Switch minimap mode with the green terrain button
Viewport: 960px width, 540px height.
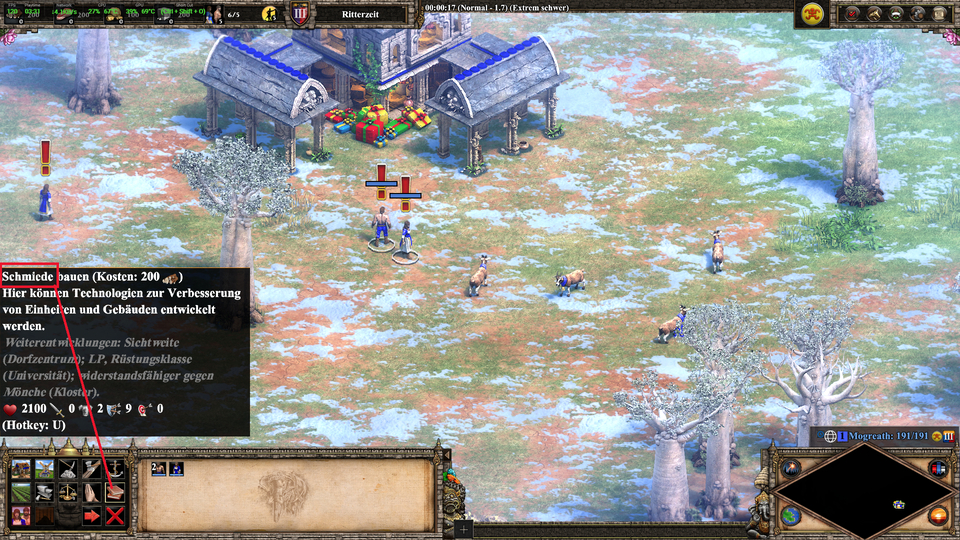tap(790, 515)
